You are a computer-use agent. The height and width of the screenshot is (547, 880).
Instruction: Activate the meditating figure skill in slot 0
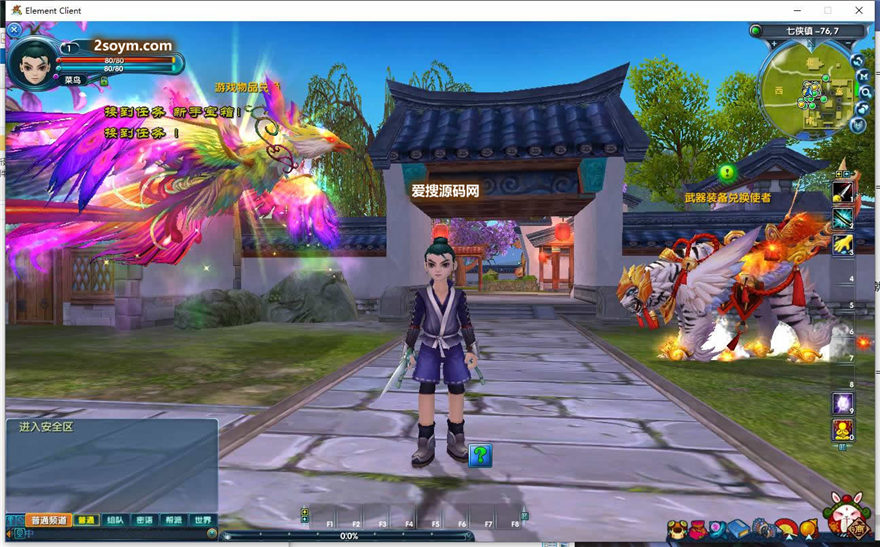click(842, 429)
